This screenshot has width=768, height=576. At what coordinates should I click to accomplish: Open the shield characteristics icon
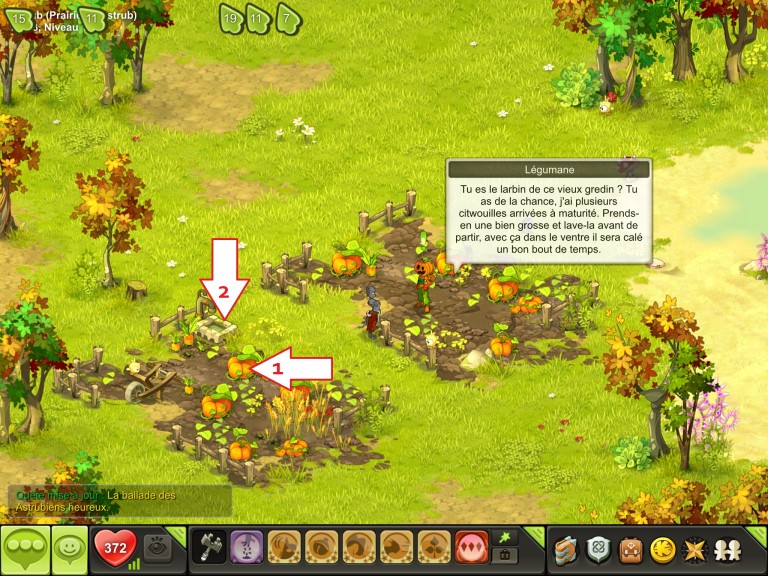pos(598,549)
